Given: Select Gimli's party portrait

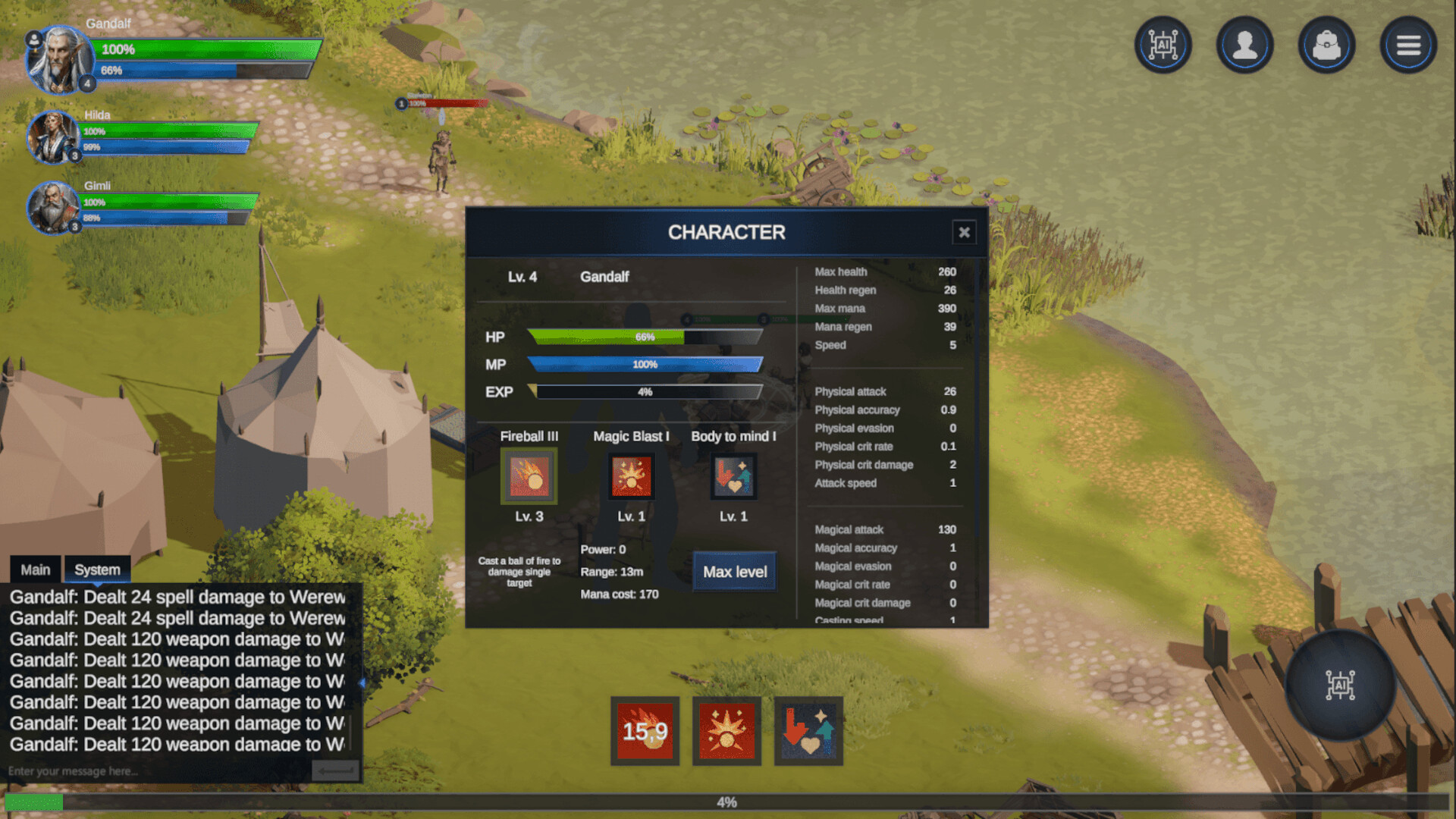Looking at the screenshot, I should pyautogui.click(x=55, y=208).
